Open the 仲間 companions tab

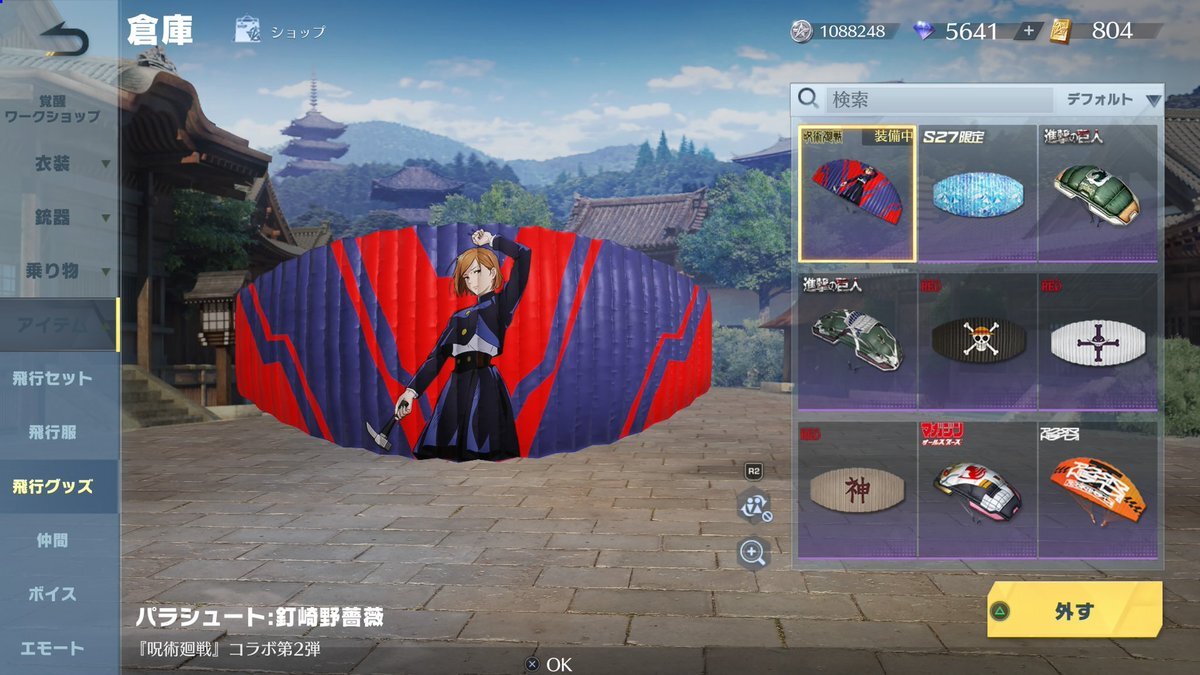[52, 541]
